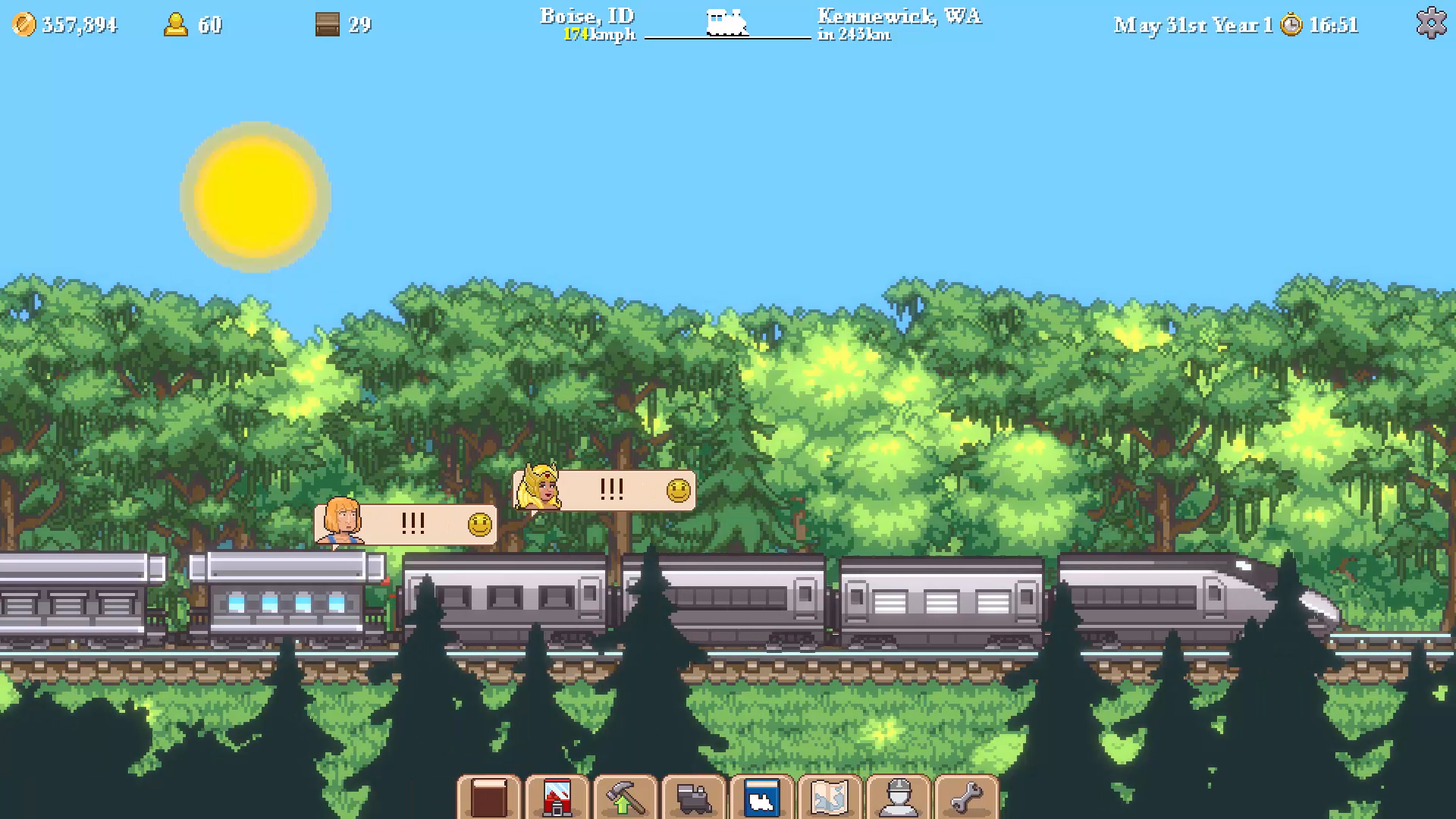Open the train collection album

762,796
